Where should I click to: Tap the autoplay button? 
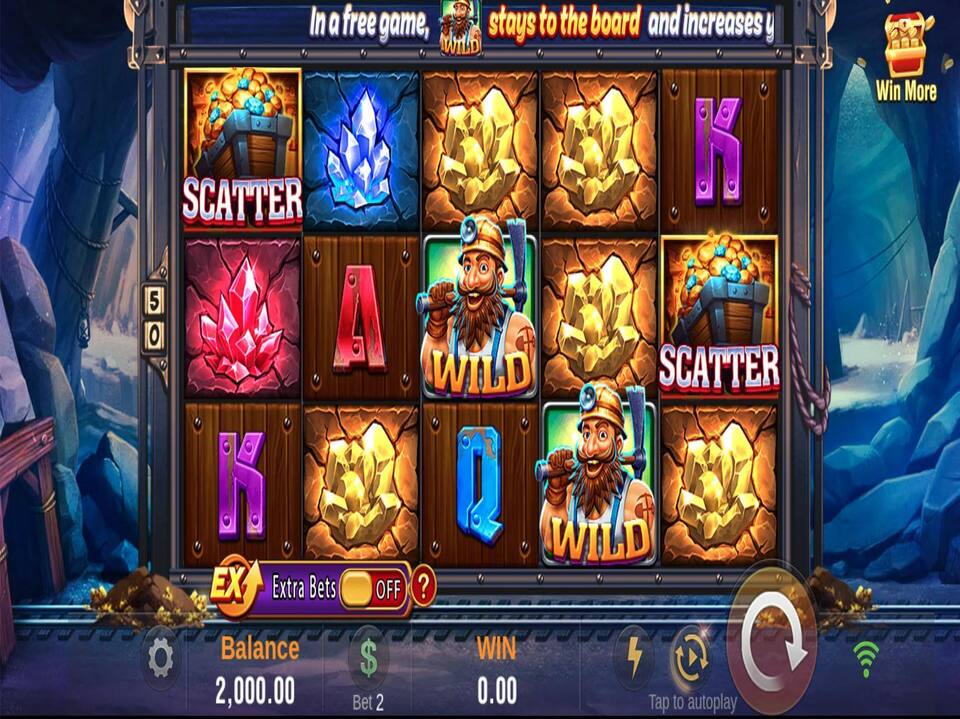(691, 657)
